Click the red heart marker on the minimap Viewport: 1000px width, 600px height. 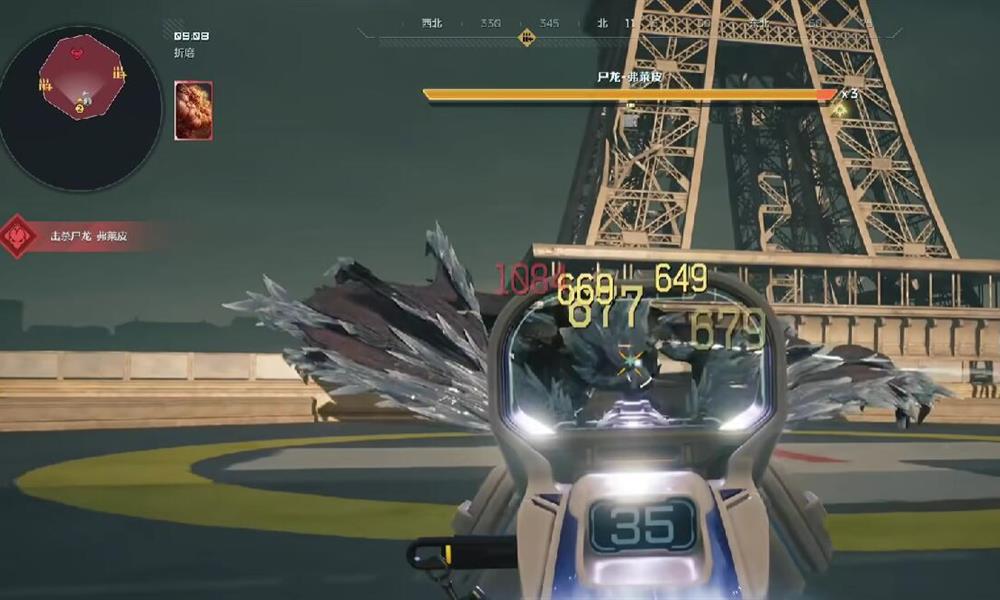[78, 52]
